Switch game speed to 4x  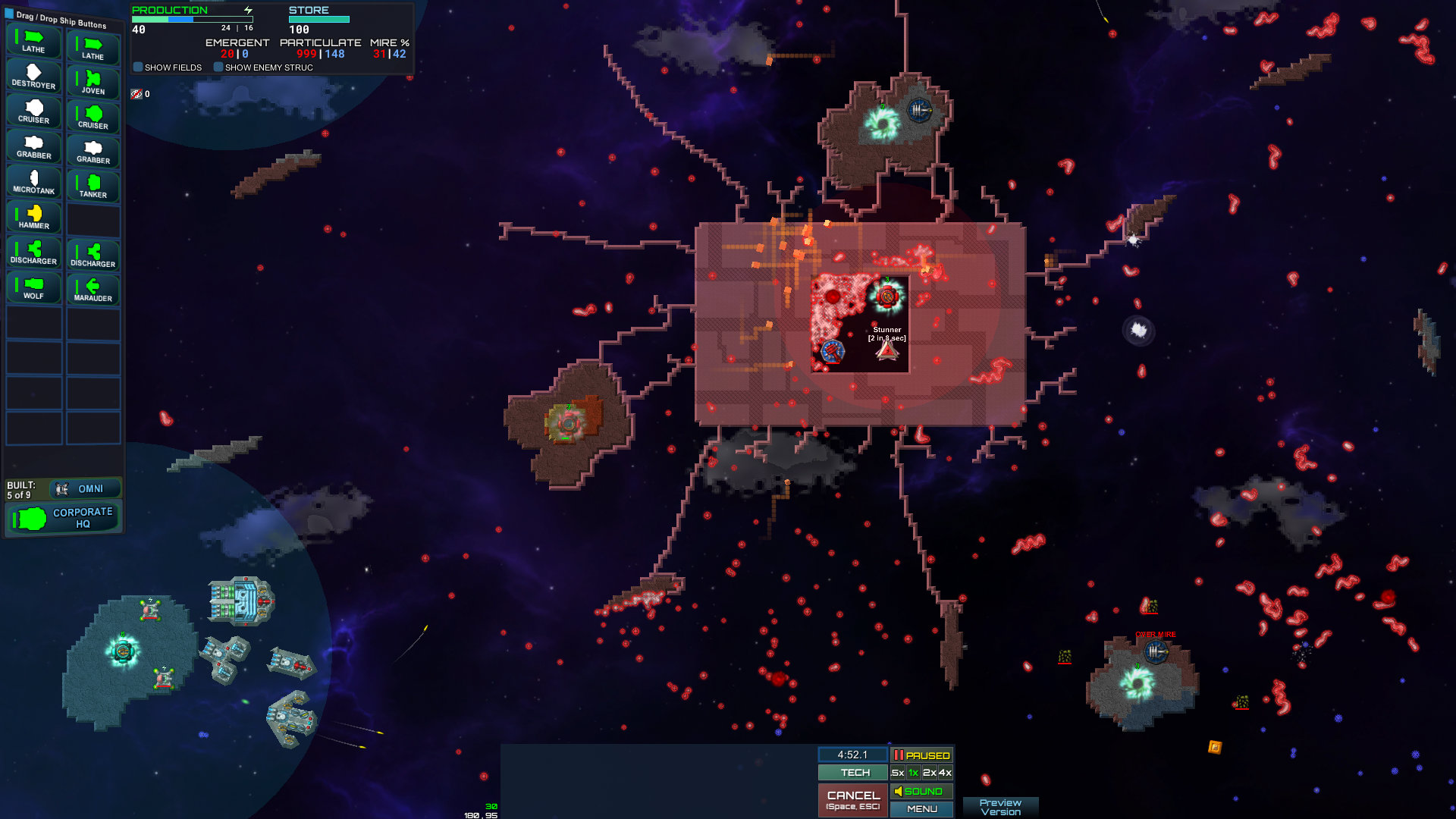tap(945, 773)
